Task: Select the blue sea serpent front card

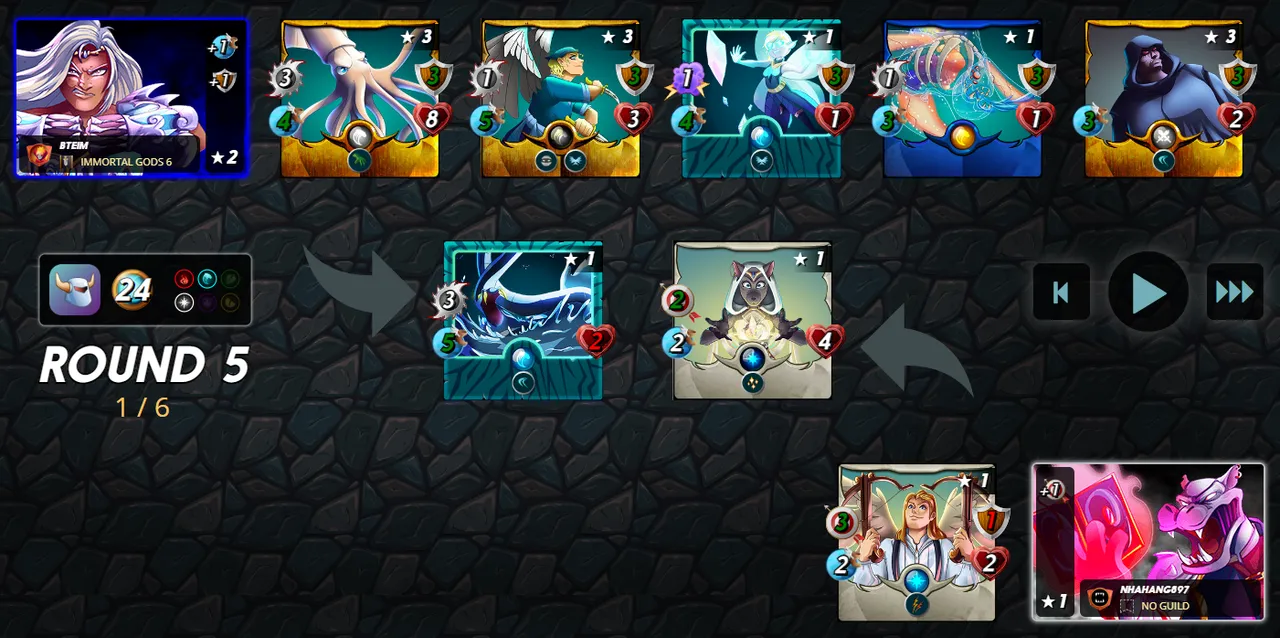Action: [523, 320]
